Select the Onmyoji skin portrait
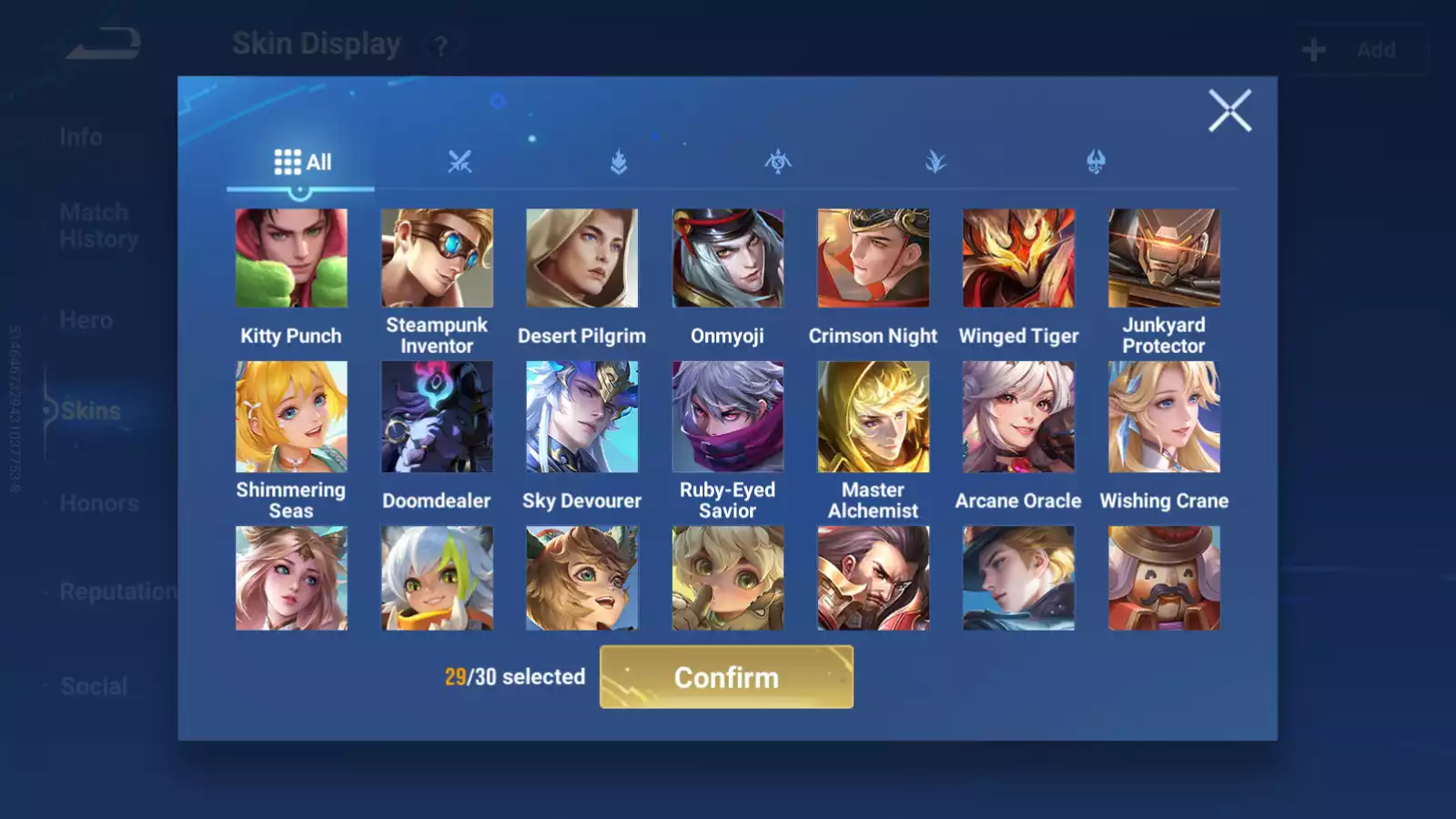 click(727, 258)
